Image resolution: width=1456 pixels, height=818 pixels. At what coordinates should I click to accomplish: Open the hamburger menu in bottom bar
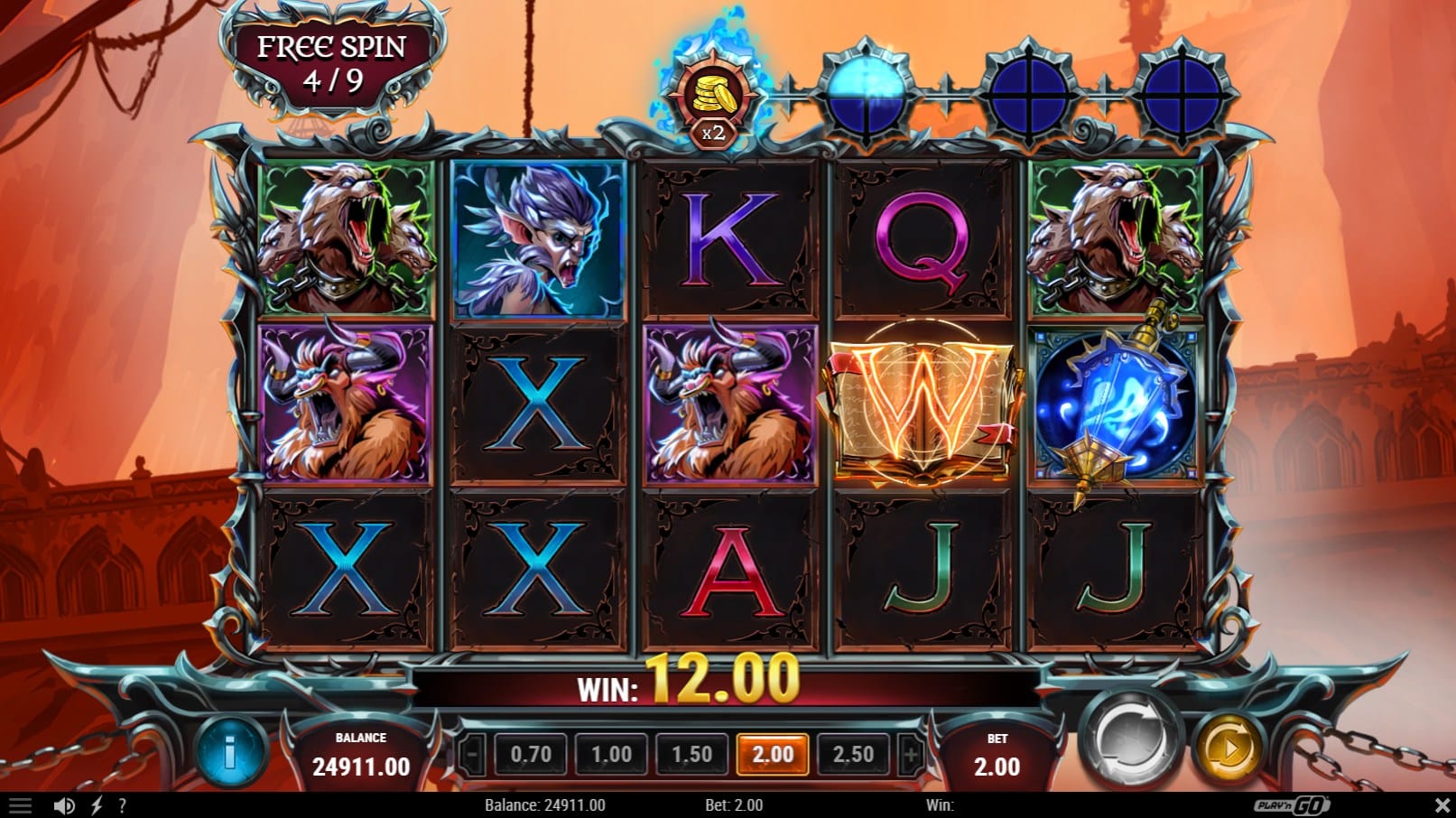coord(20,805)
